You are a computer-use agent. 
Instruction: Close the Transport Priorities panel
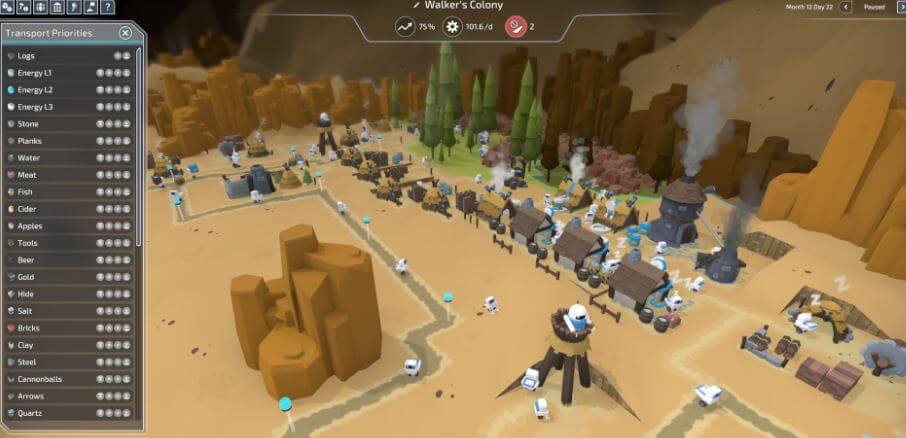[125, 33]
